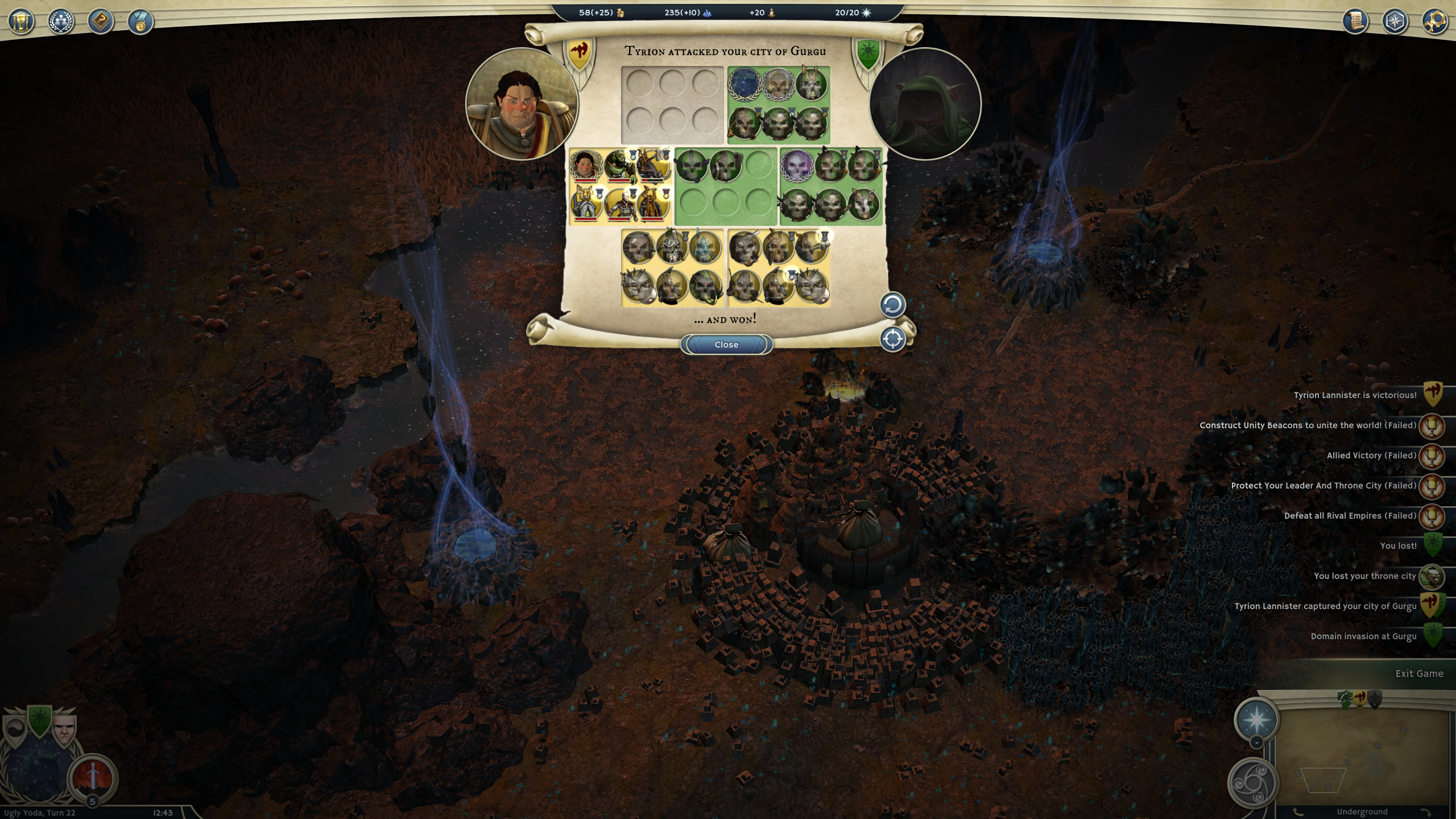Close the battle result scroll
This screenshot has height=819, width=1456.
pyautogui.click(x=726, y=345)
